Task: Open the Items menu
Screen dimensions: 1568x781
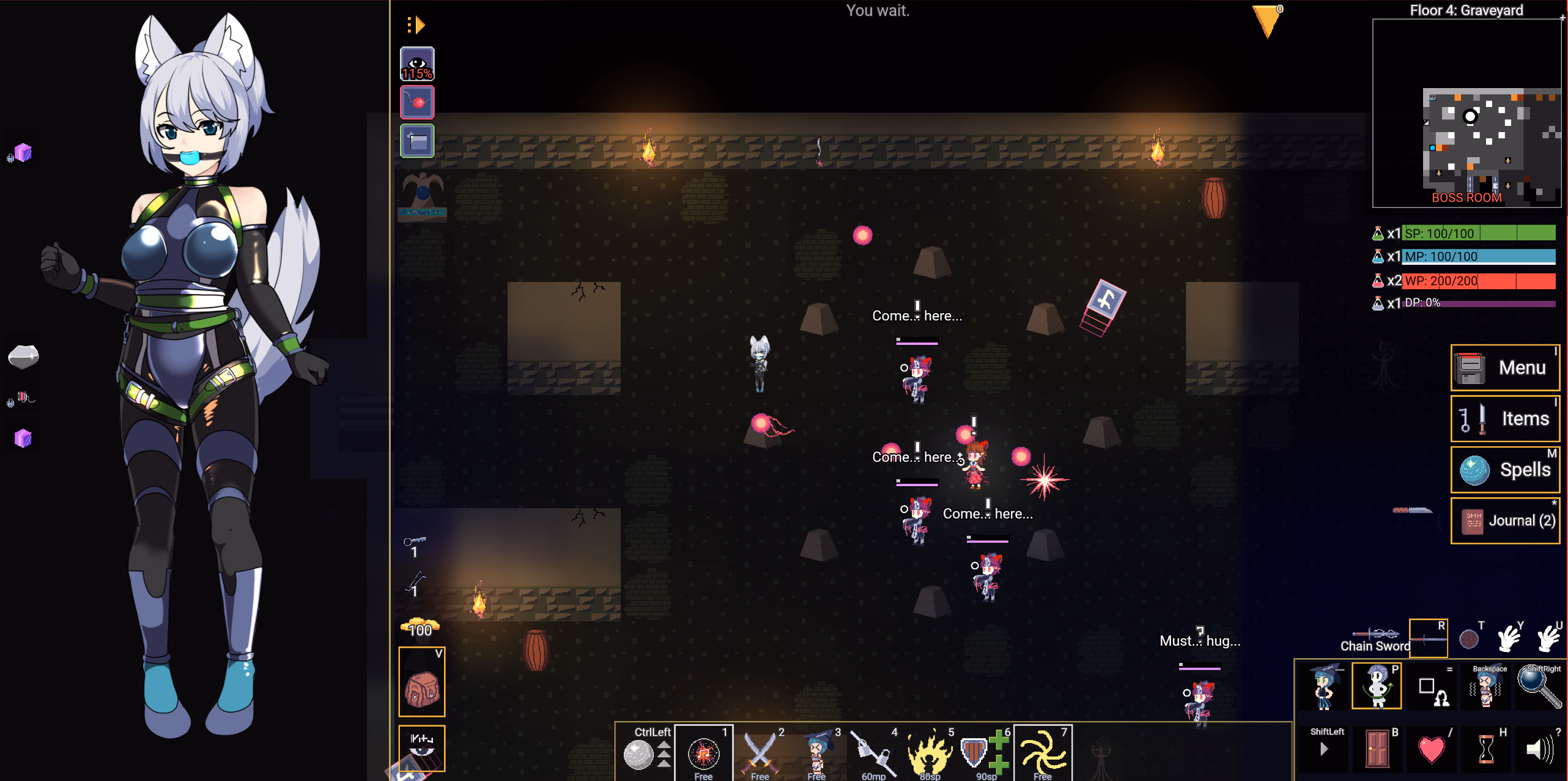Action: click(1505, 418)
